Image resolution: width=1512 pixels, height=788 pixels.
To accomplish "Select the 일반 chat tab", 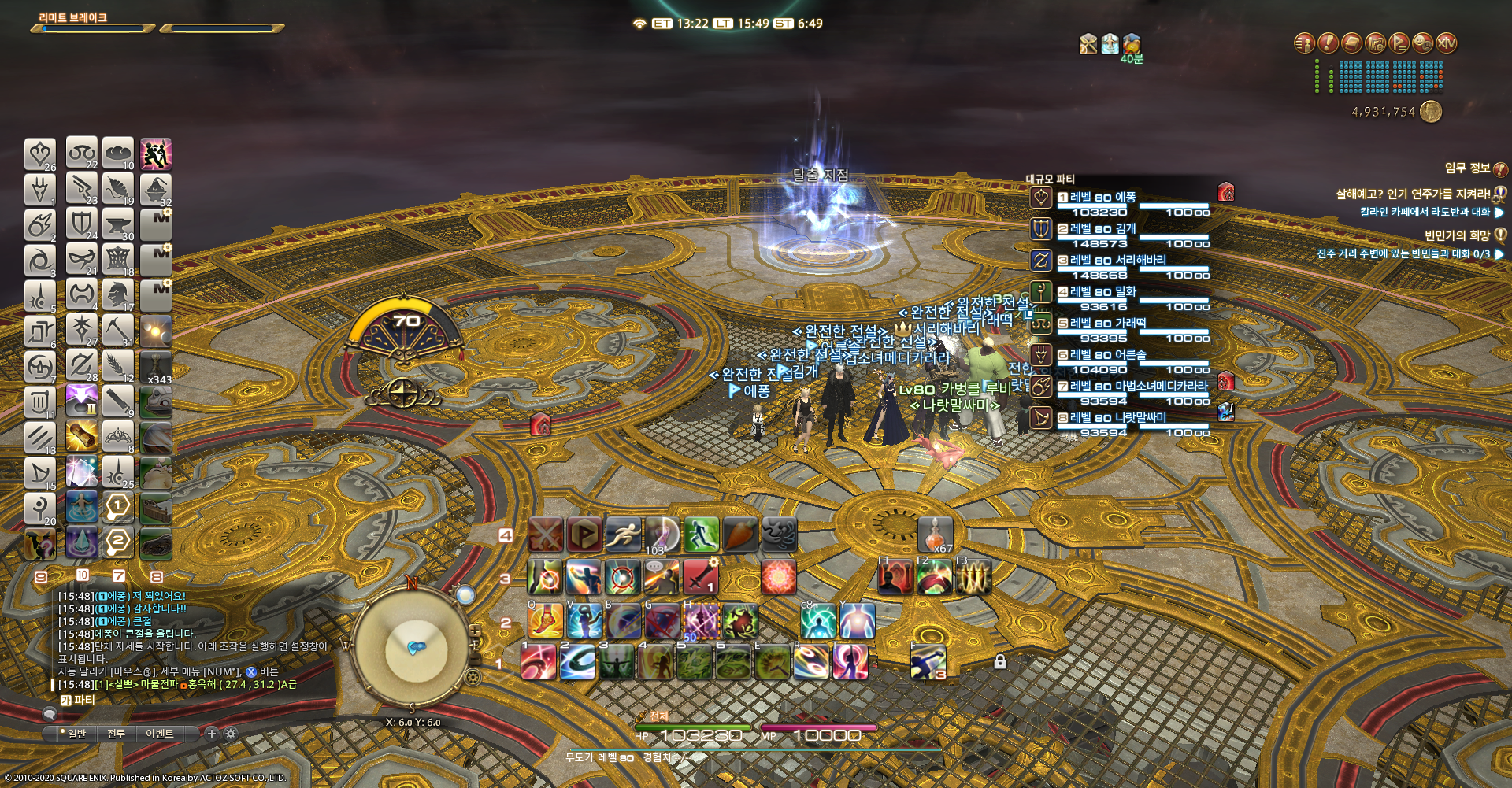I will pos(76,734).
